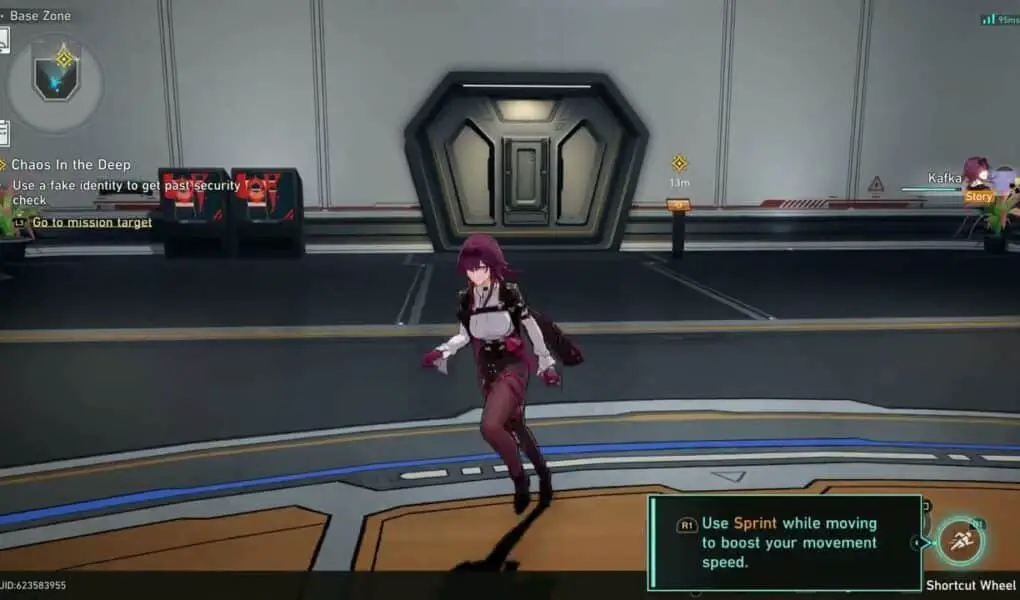This screenshot has height=600, width=1020.
Task: Select the Chaos In the Deep mission tracker
Action: point(71,165)
